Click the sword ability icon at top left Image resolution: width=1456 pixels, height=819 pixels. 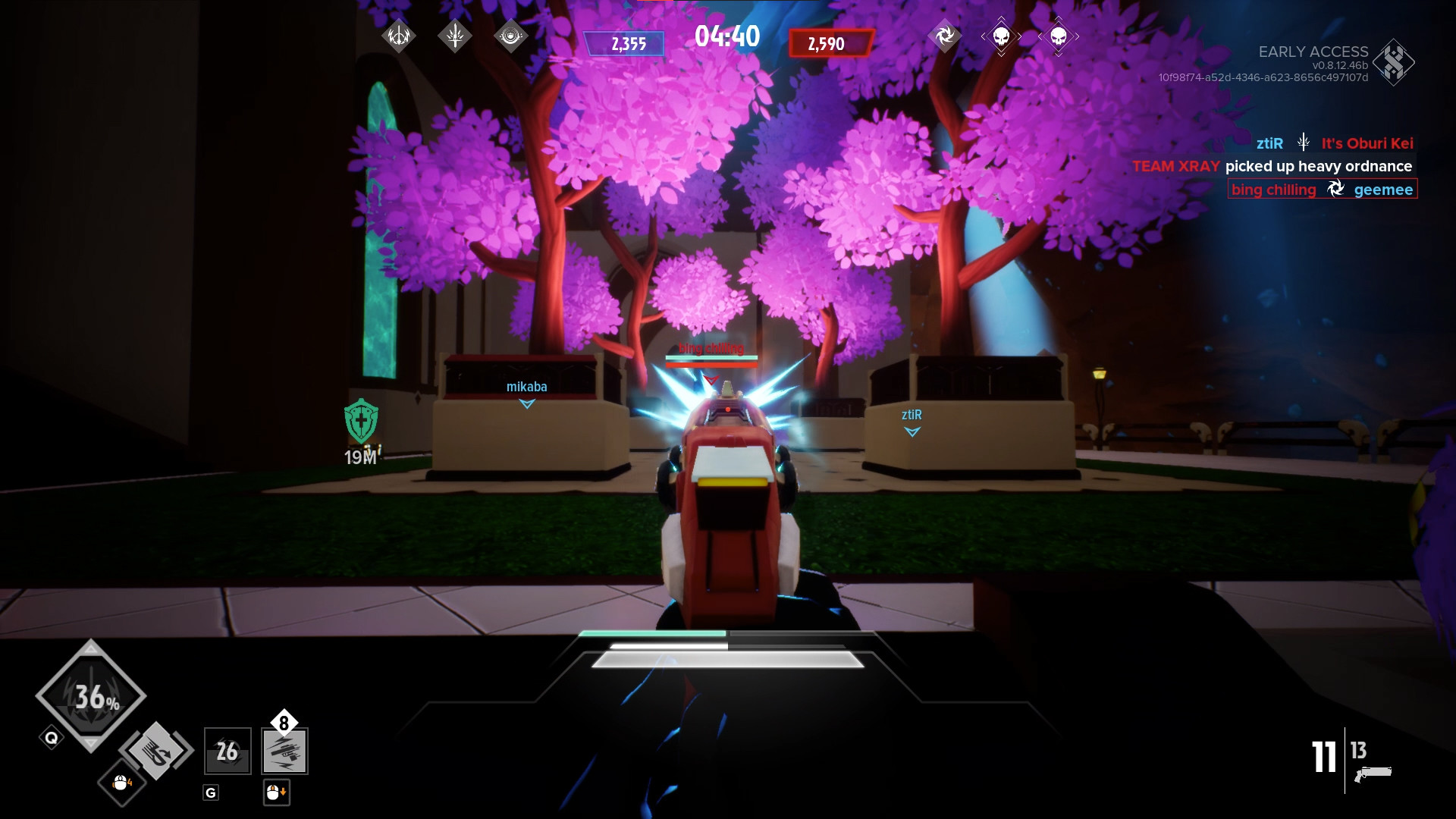(456, 35)
